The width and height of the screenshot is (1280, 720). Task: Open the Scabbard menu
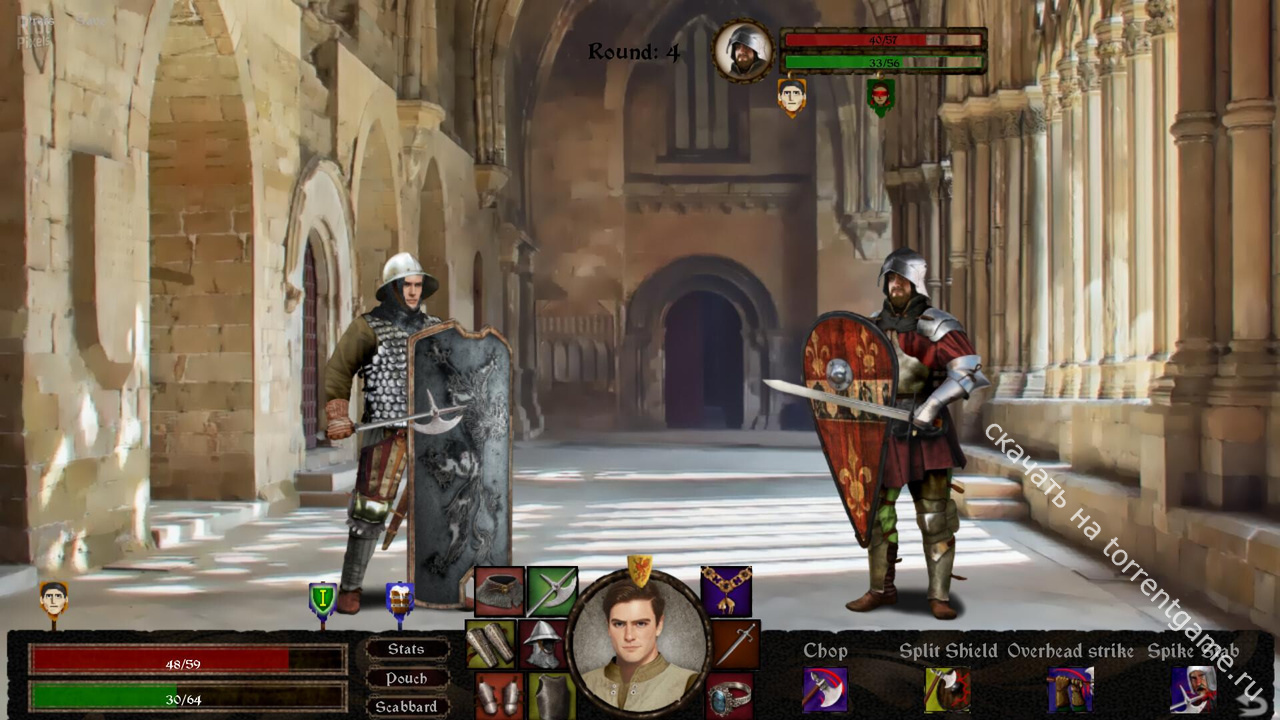(406, 706)
